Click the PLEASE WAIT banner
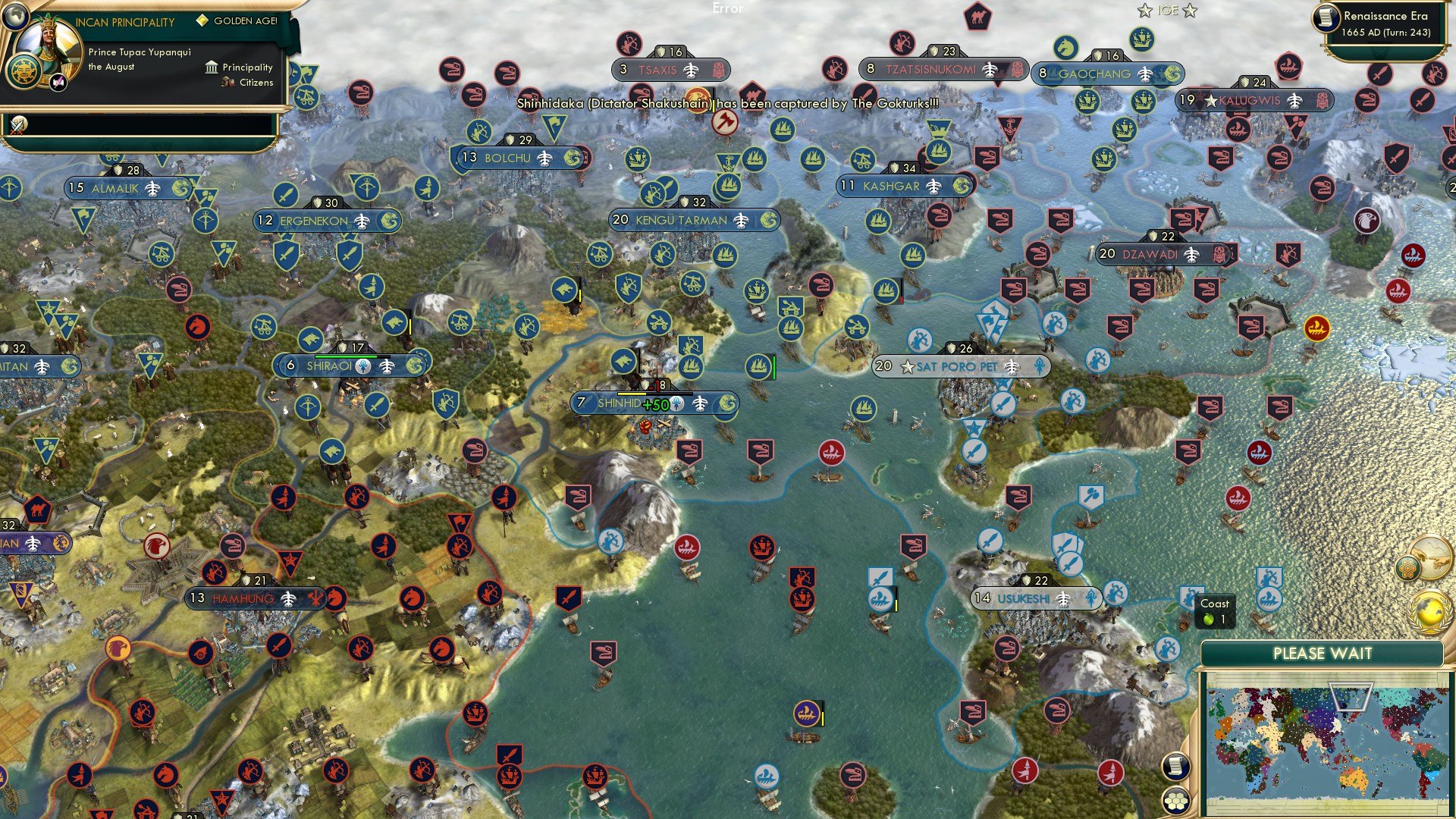Image resolution: width=1456 pixels, height=819 pixels. coord(1324,653)
